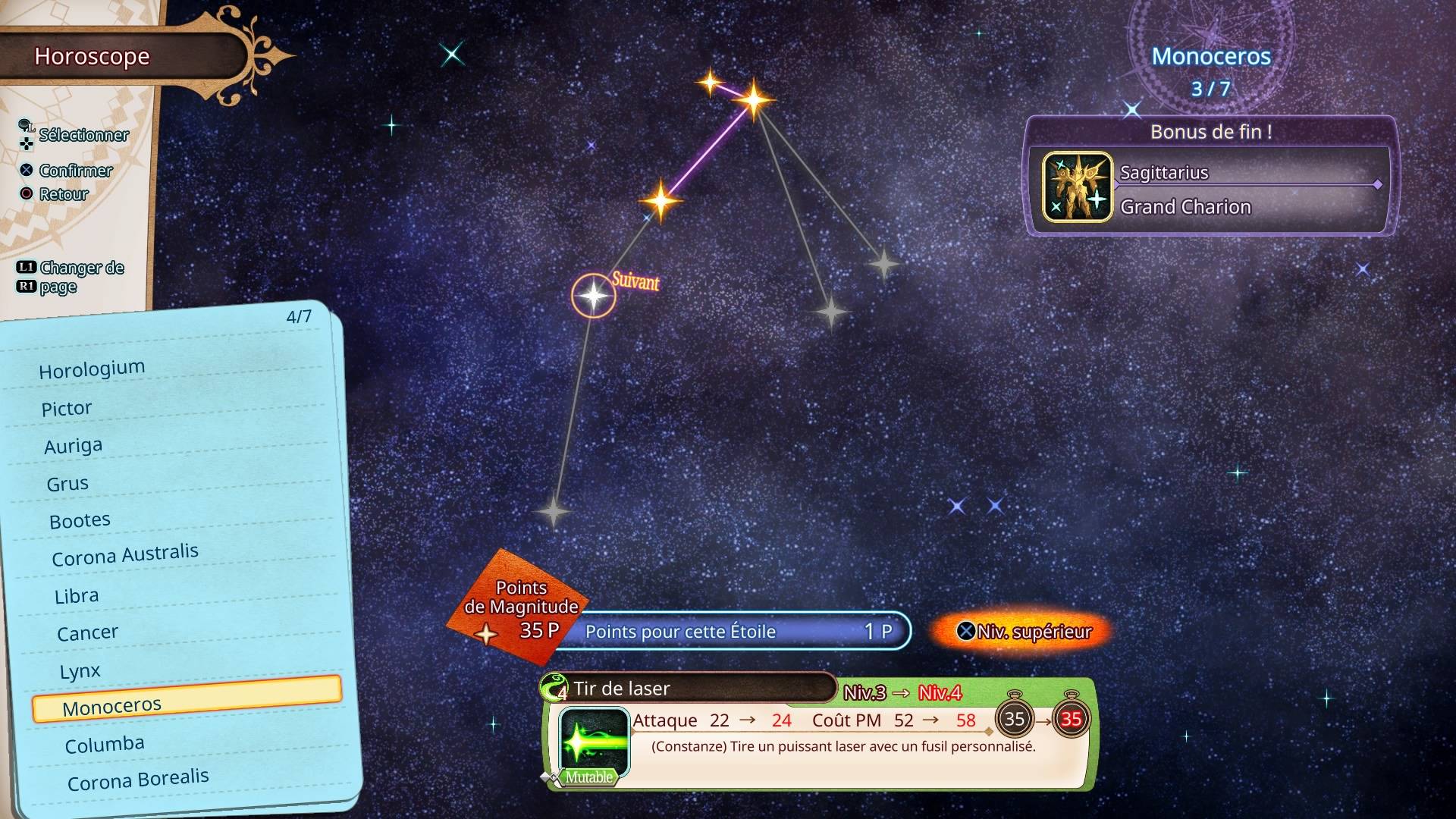
Task: Click the Niv. supérieur level-up button
Action: pos(1024,632)
